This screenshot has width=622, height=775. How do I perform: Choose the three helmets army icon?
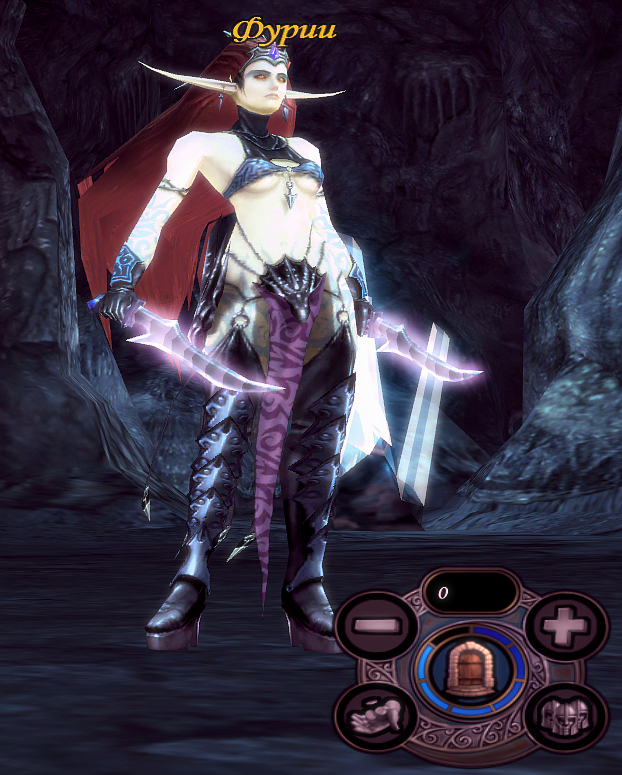coord(565,716)
